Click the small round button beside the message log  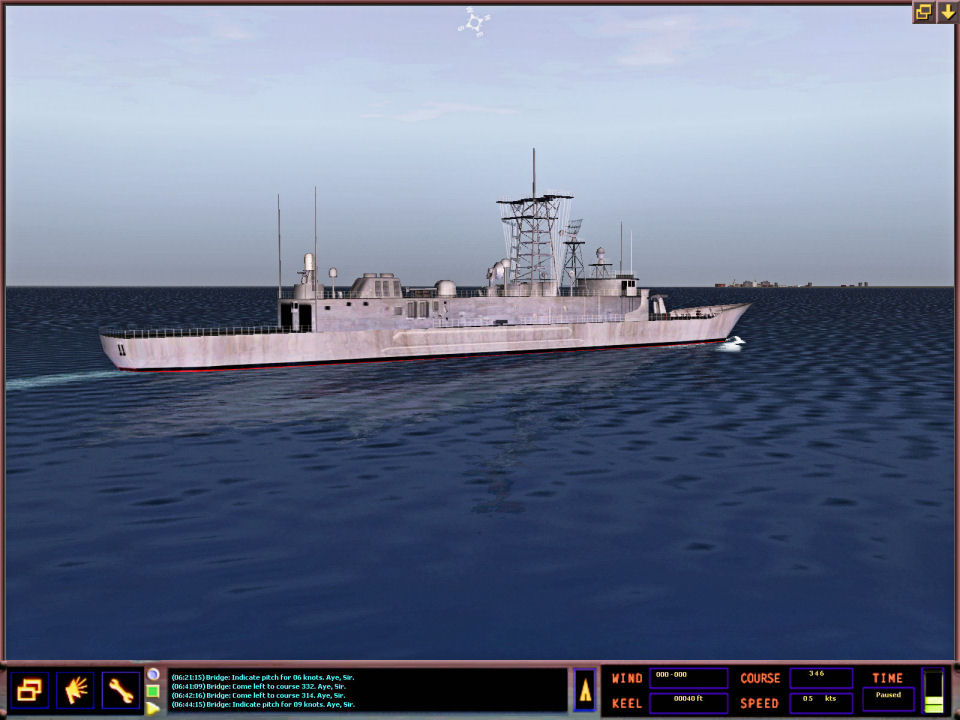pyautogui.click(x=153, y=674)
